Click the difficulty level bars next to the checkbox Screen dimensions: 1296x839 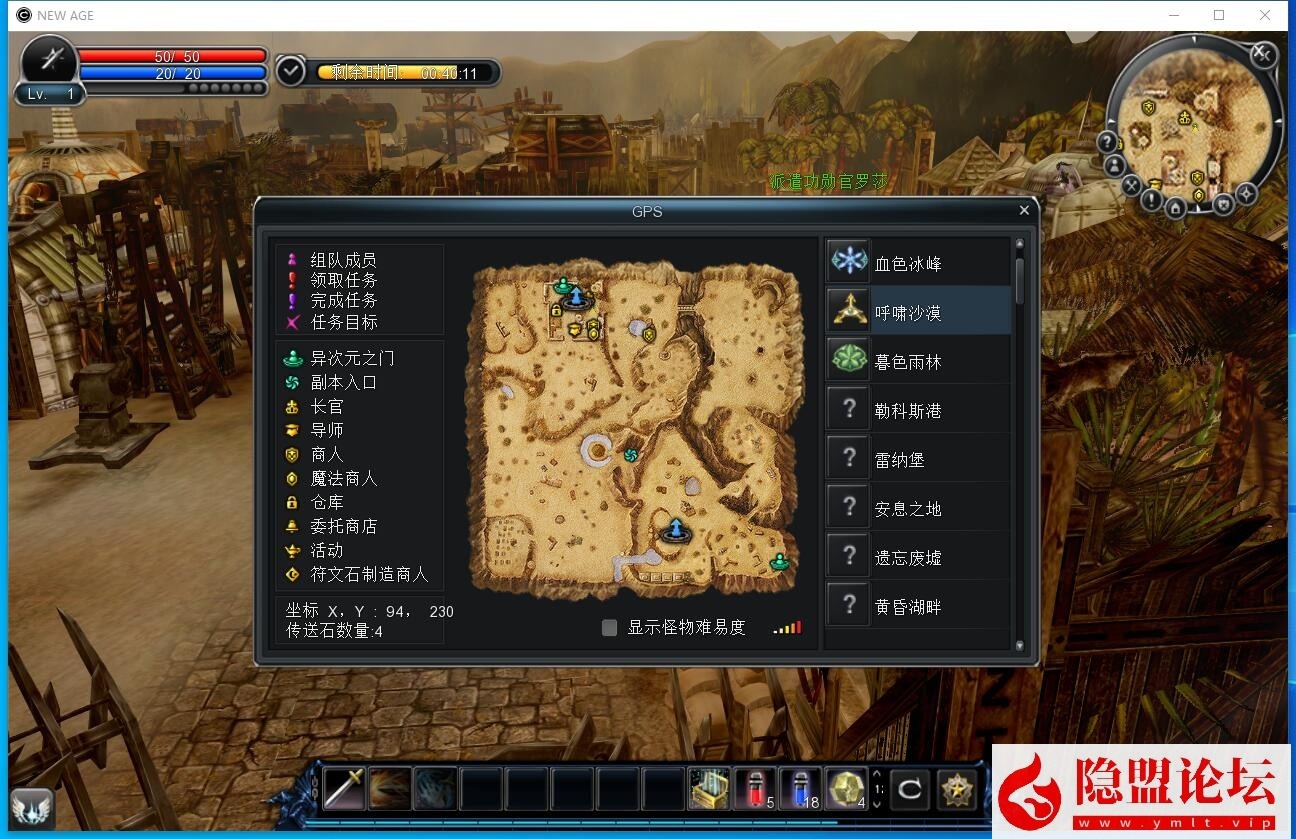[x=788, y=627]
